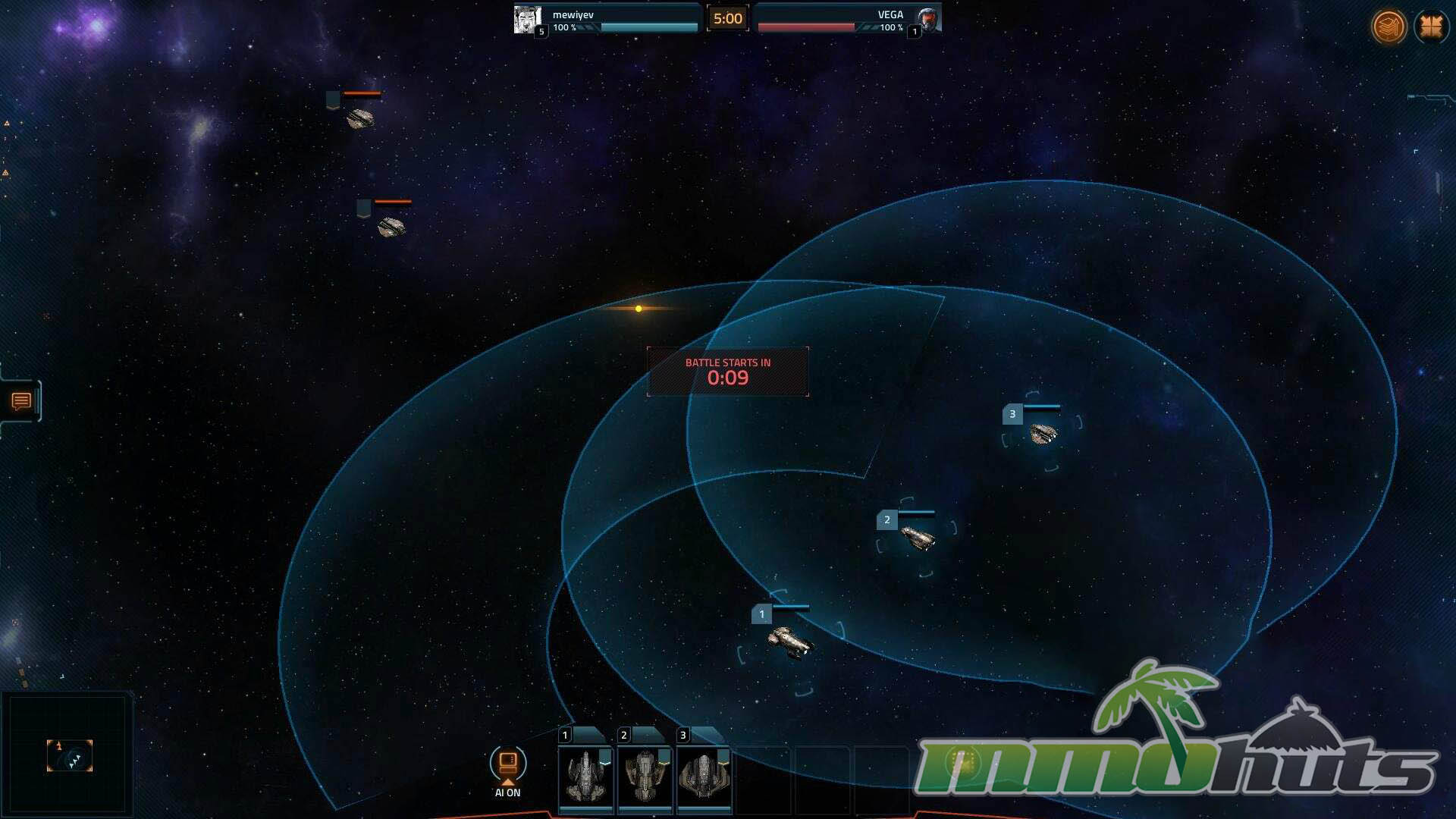Select fleet ship marked 2 on battlefield
Viewport: 1456px width, 819px height.
click(x=918, y=538)
